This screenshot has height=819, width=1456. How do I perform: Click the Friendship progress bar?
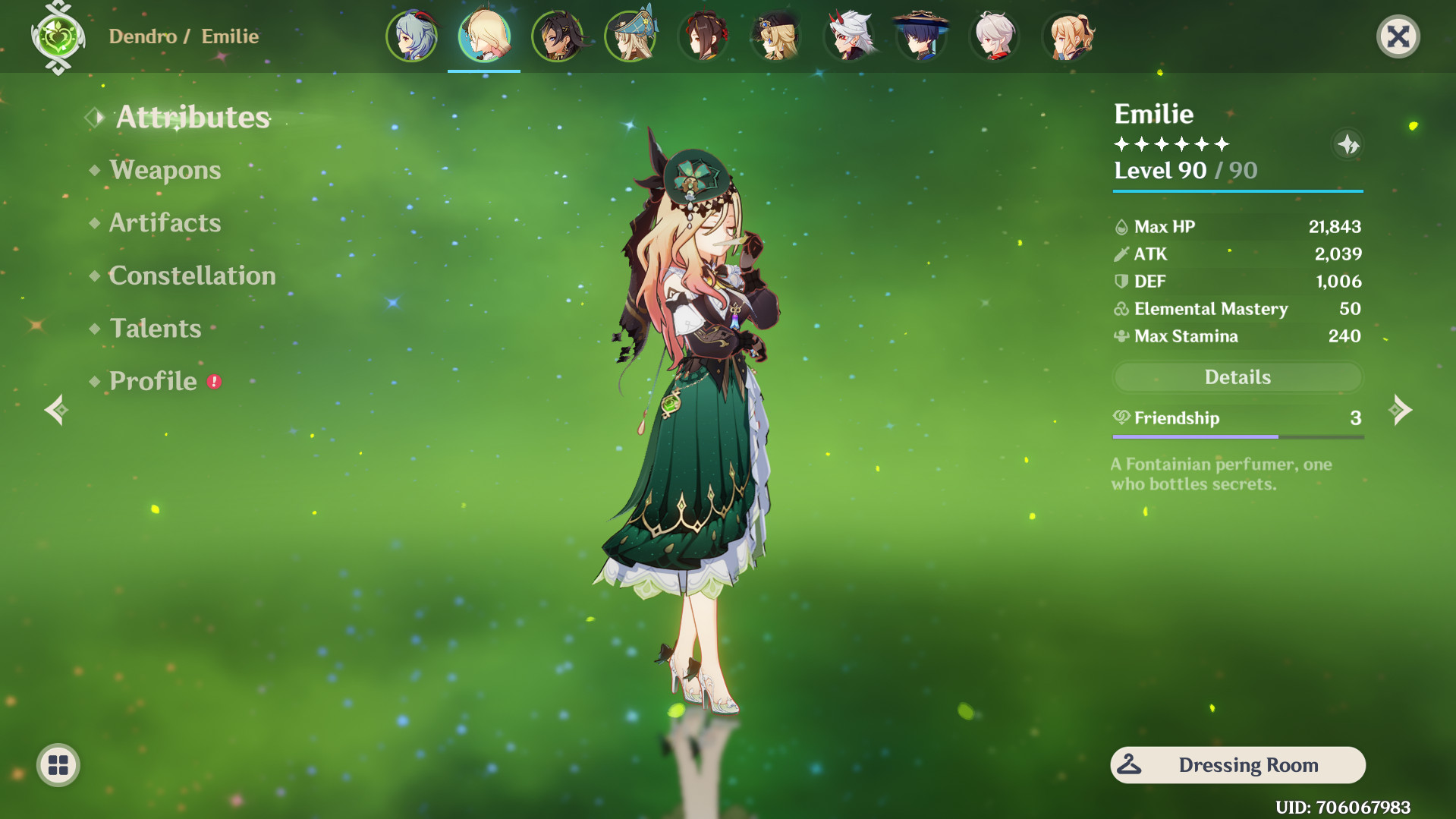pyautogui.click(x=1237, y=436)
